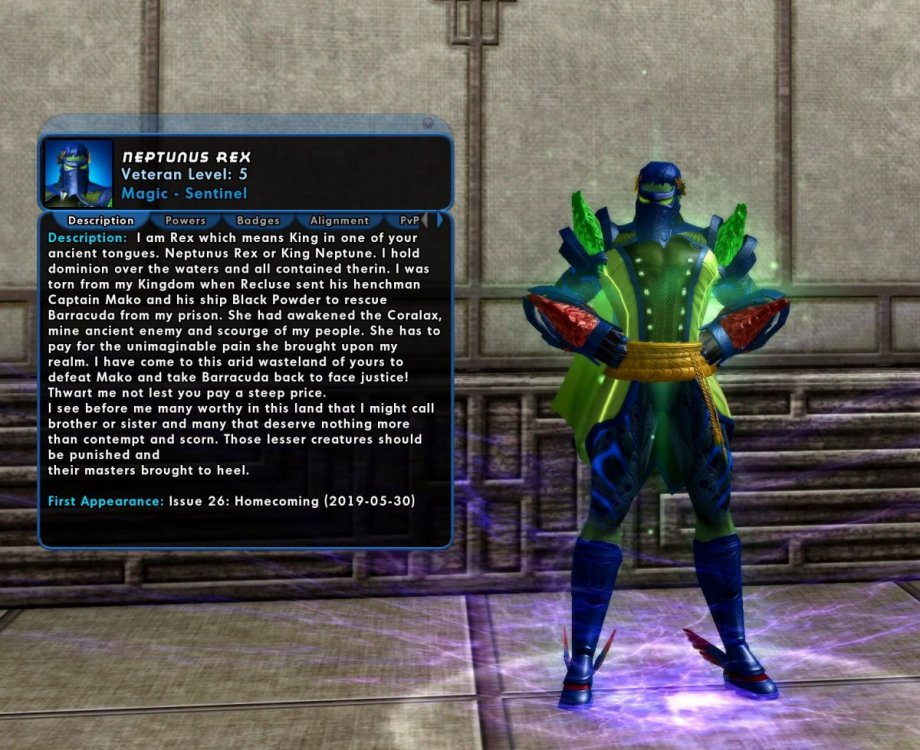Show the Badges tab
The width and height of the screenshot is (920, 750).
[258, 220]
